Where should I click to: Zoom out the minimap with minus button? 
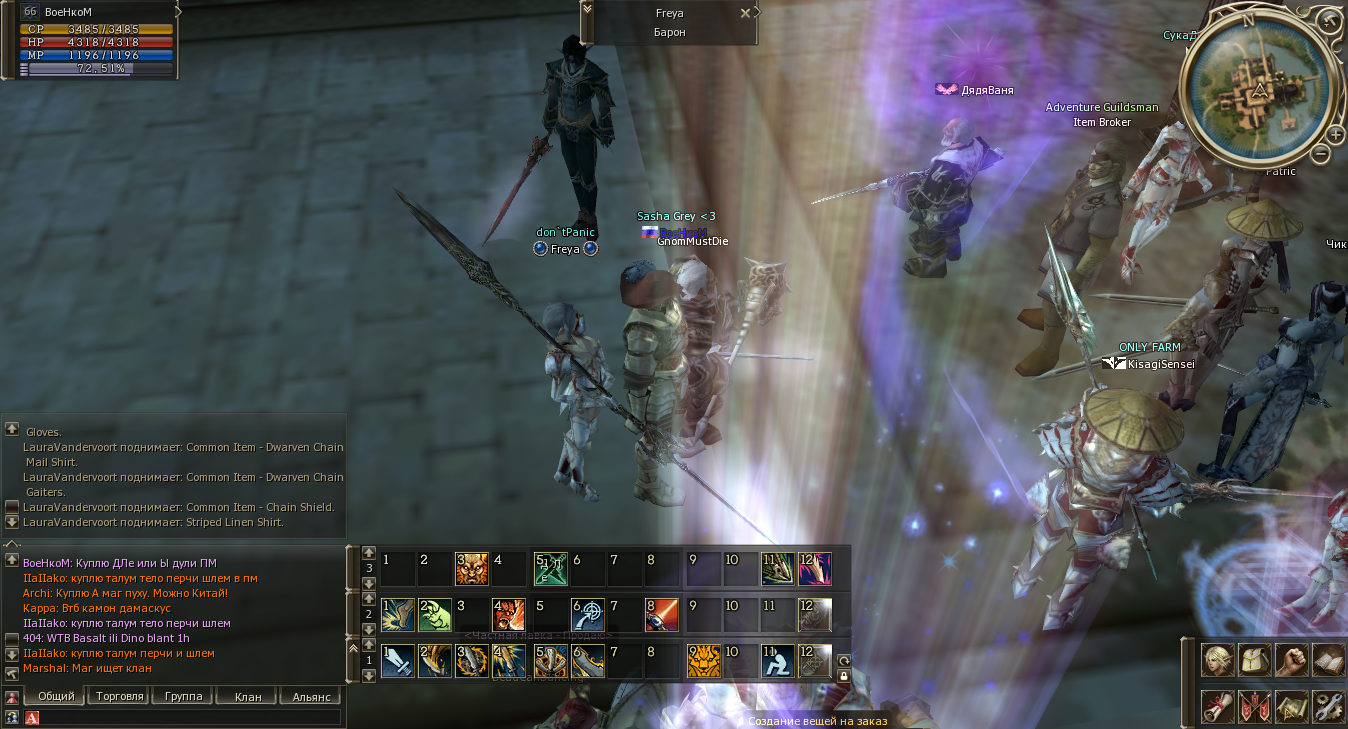pyautogui.click(x=1322, y=154)
